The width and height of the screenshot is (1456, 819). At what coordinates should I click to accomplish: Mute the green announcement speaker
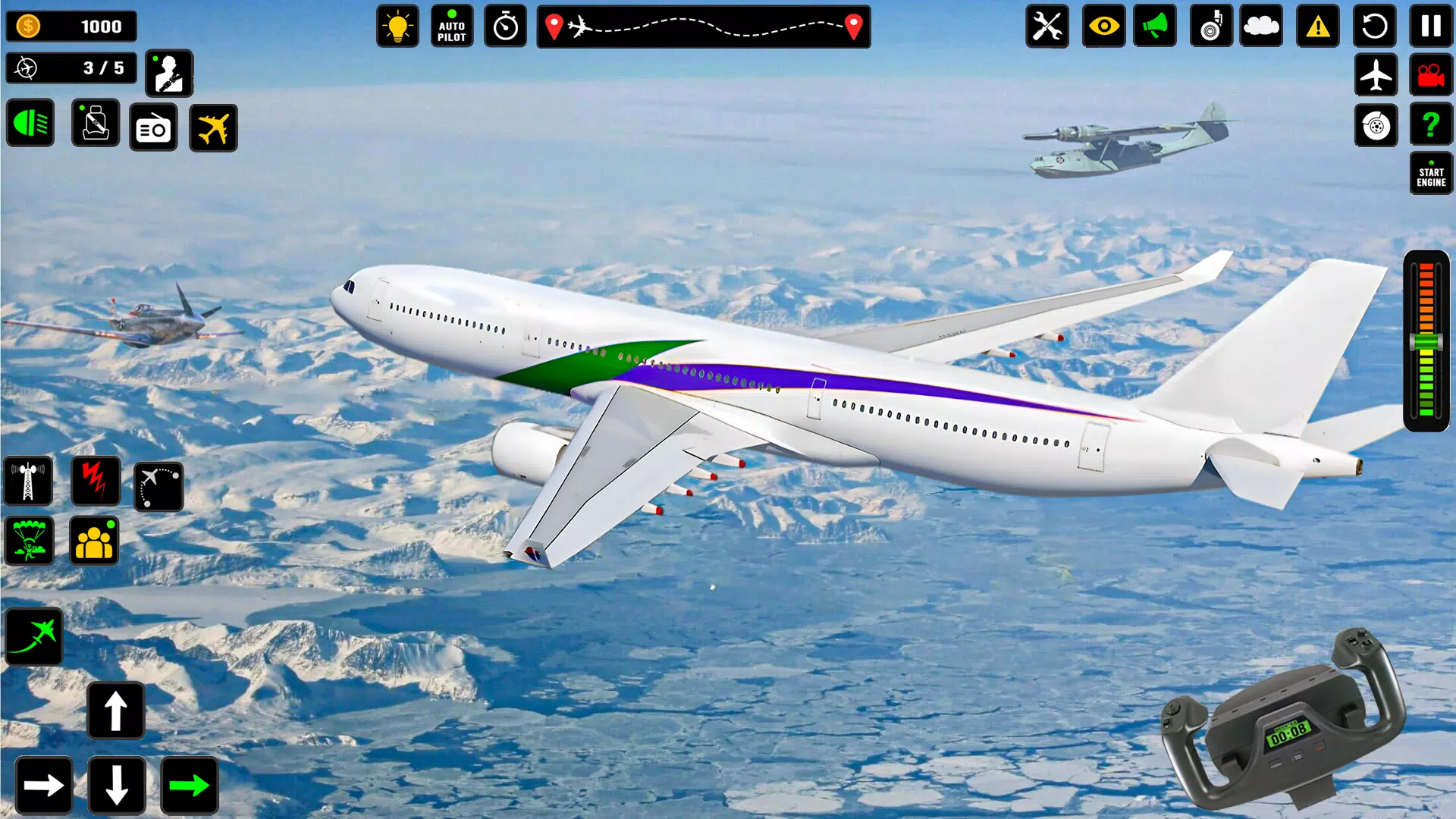[1155, 27]
